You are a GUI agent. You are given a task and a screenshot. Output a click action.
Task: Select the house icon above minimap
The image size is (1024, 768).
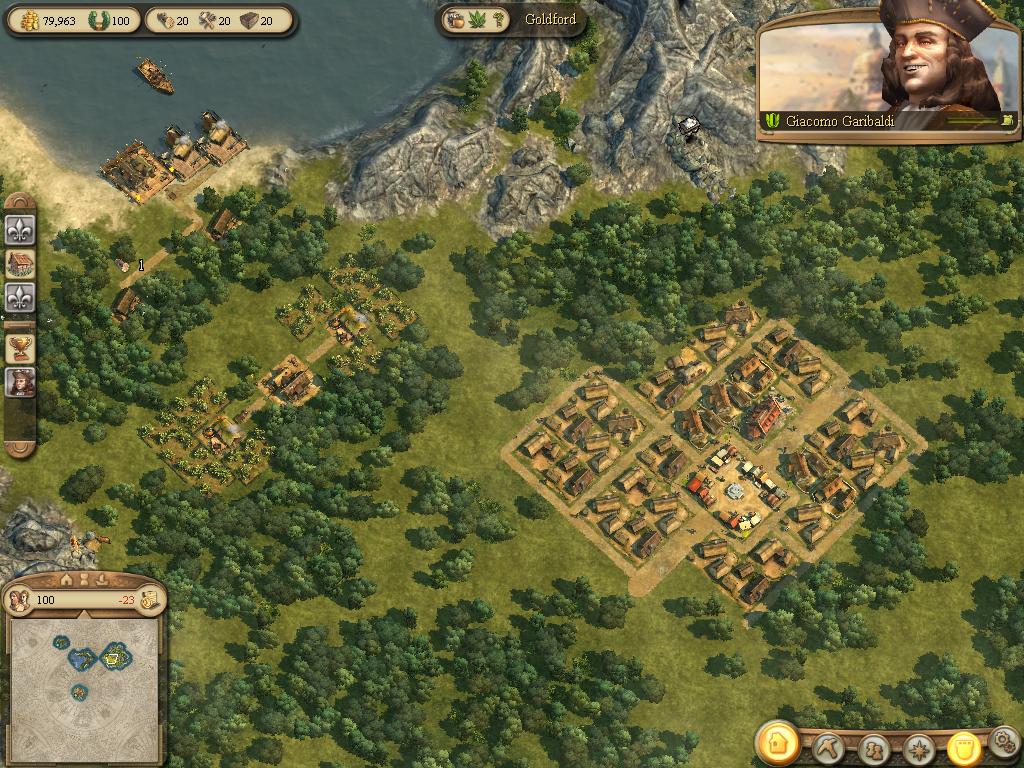67,579
